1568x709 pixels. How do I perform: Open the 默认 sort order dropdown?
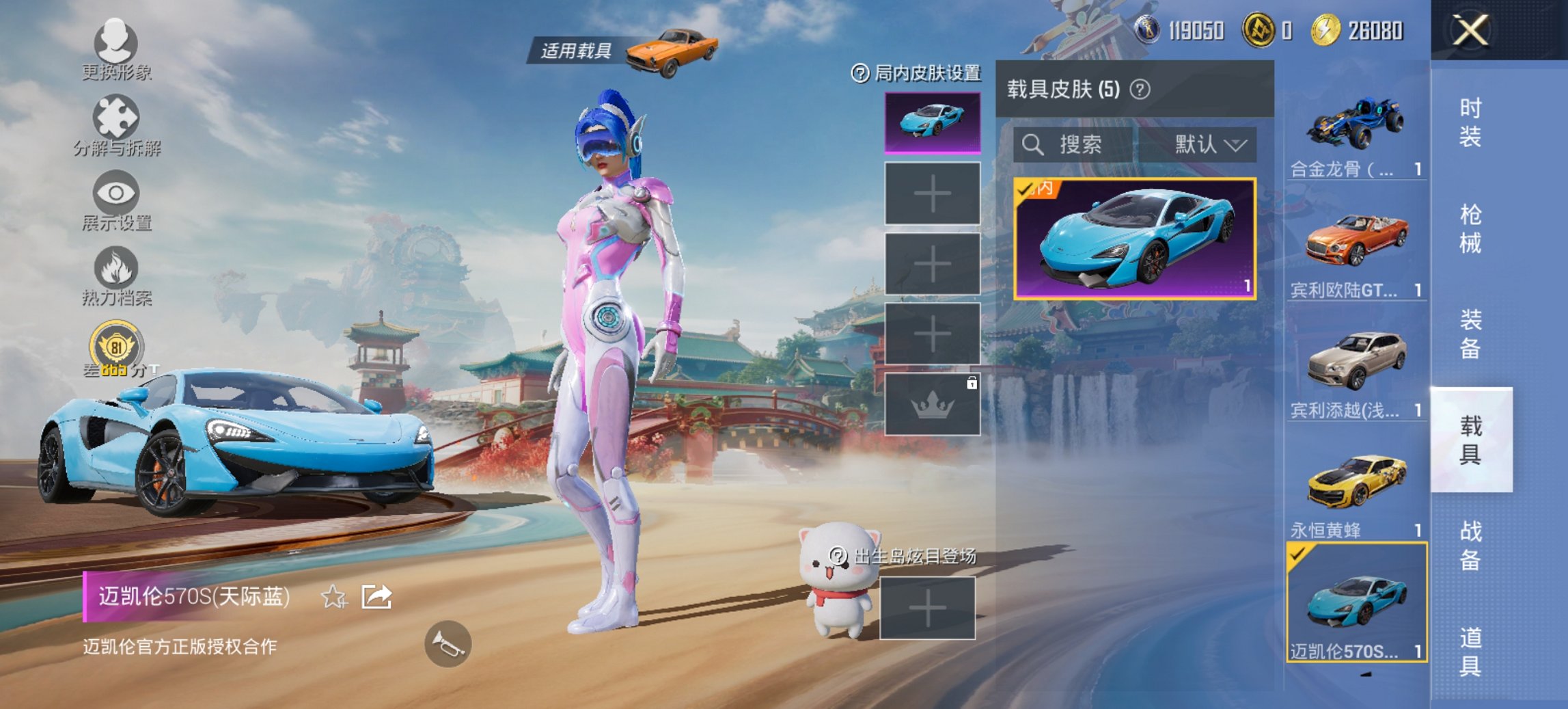(x=1209, y=145)
